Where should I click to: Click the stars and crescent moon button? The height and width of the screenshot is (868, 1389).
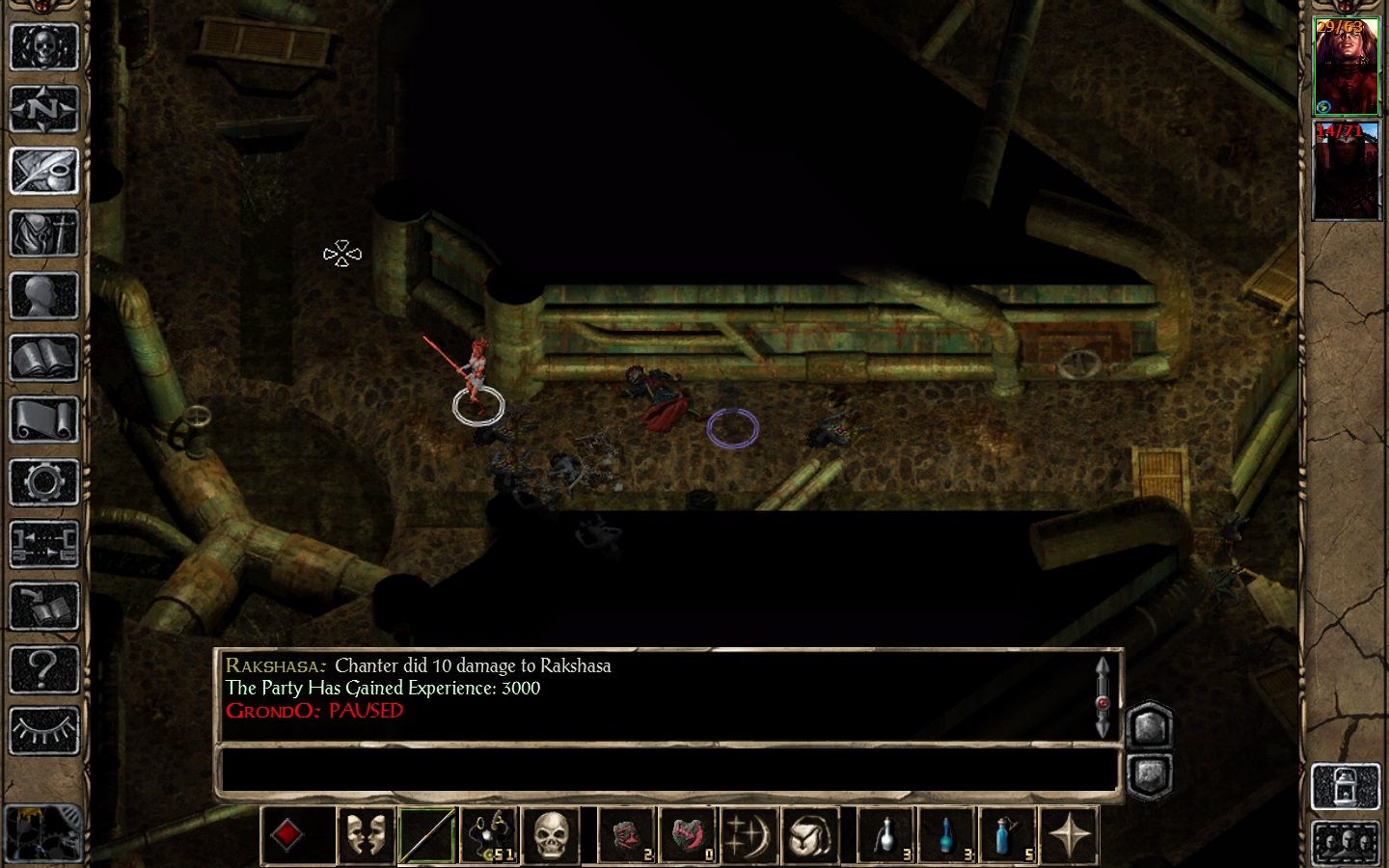coord(749,834)
